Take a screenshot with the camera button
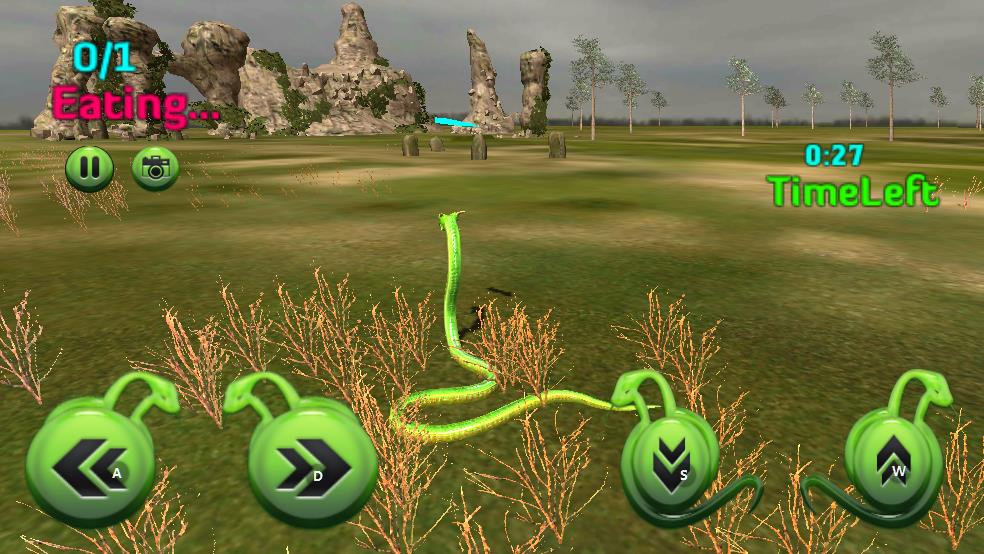984x554 pixels. [x=155, y=168]
